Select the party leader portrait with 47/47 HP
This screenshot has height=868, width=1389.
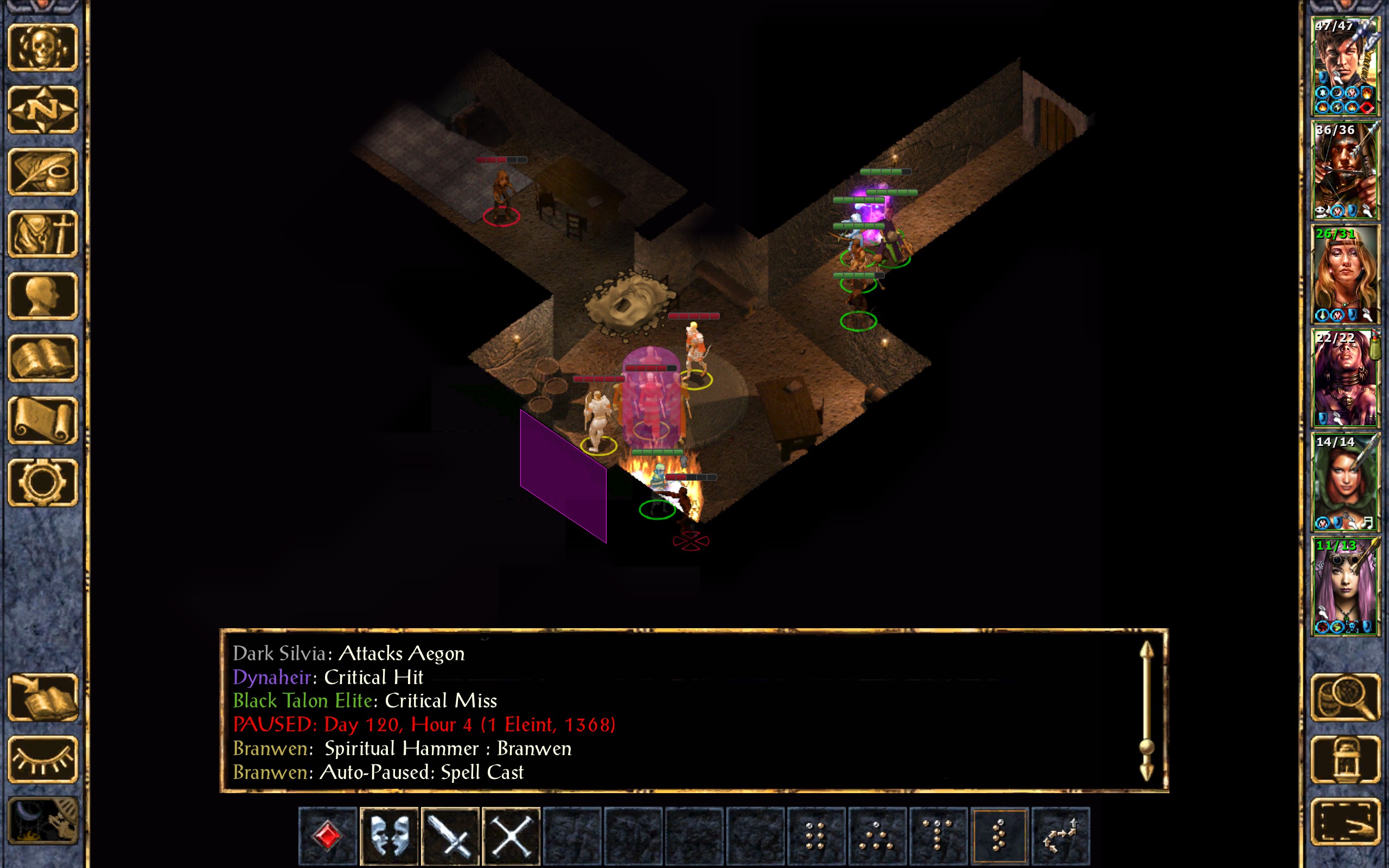click(x=1345, y=66)
